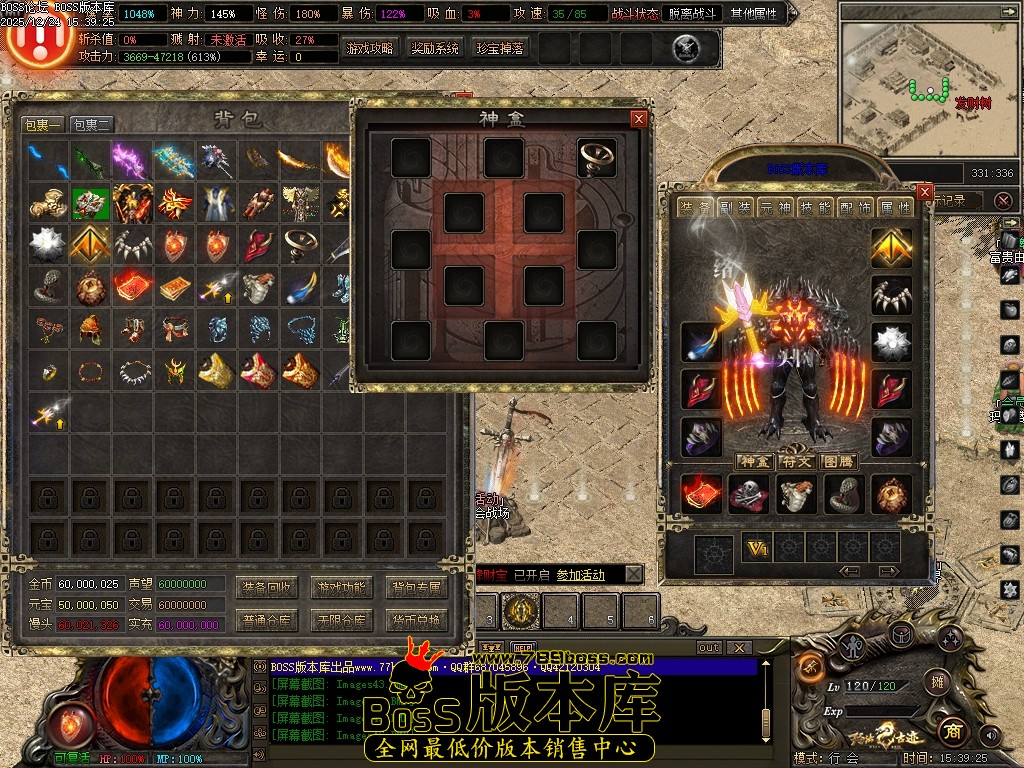
Task: Click the 装备回收 equipment recycle button
Action: coord(267,587)
